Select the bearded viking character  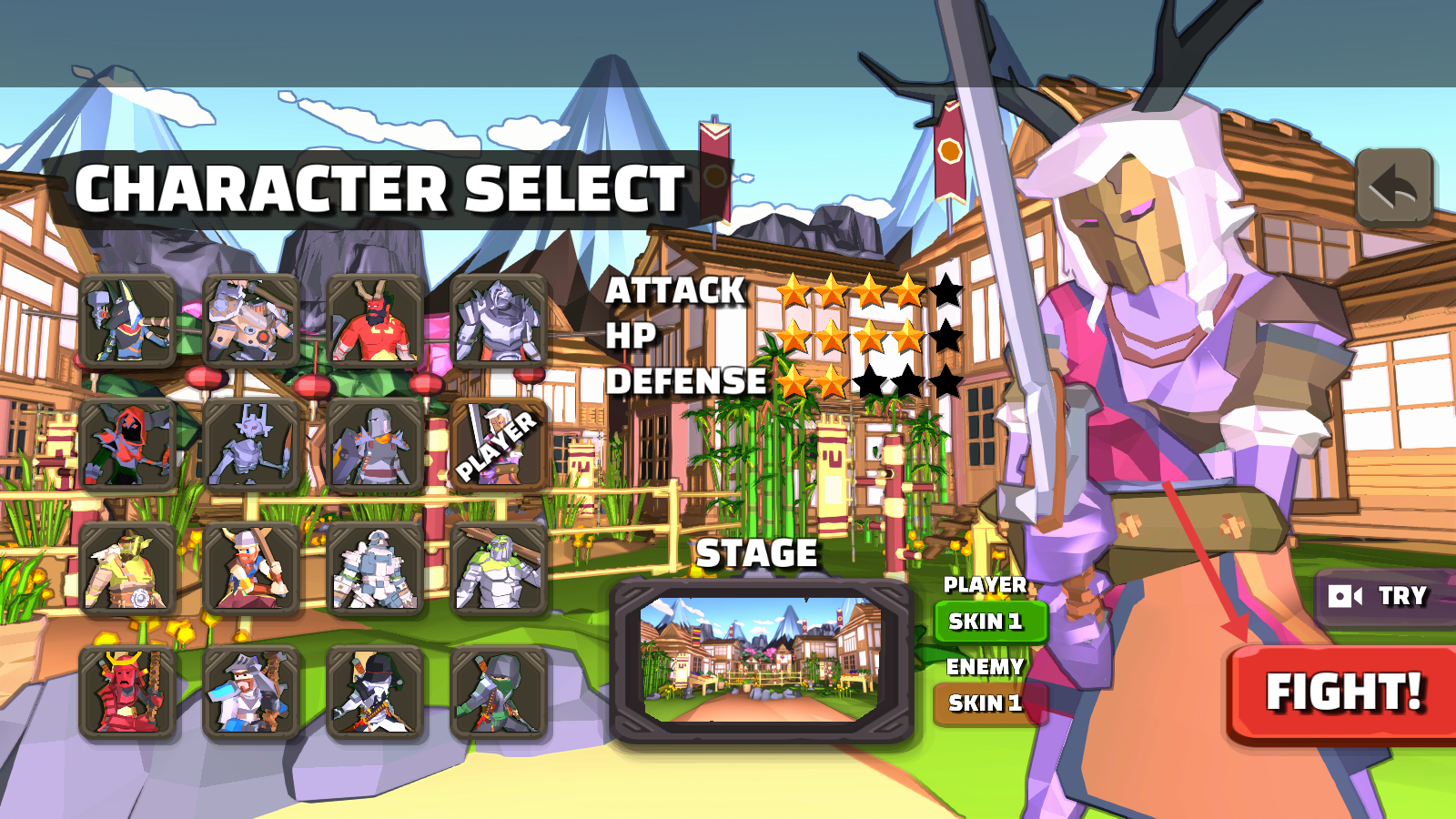tap(251, 570)
